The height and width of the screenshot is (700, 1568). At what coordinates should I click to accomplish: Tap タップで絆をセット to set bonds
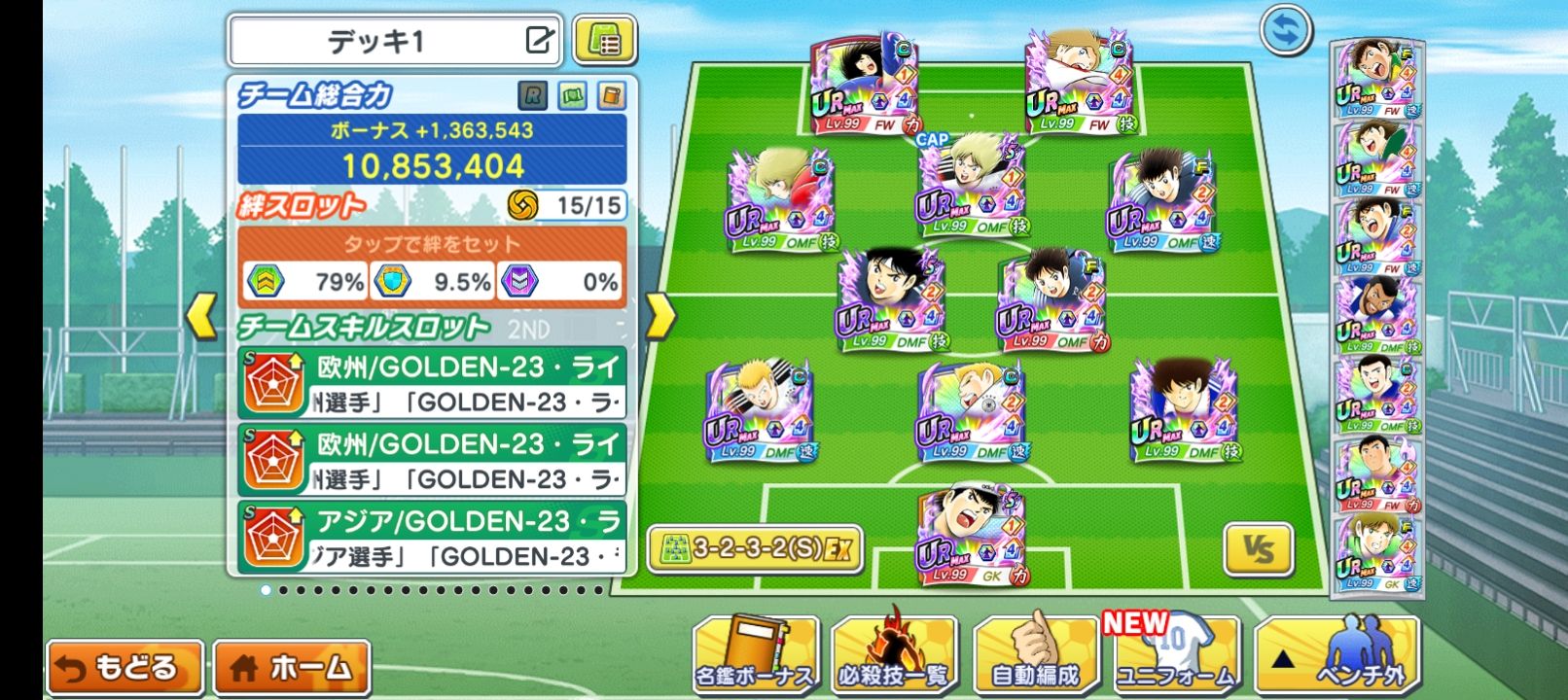pyautogui.click(x=431, y=243)
